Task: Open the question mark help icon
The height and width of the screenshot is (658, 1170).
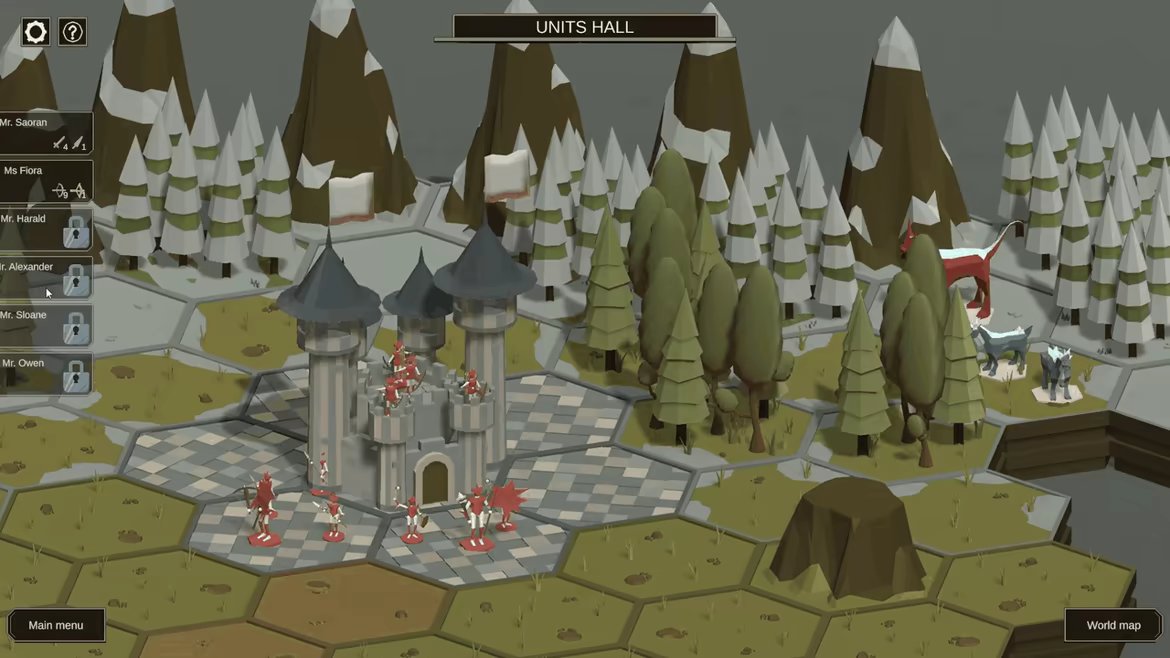Action: point(72,32)
